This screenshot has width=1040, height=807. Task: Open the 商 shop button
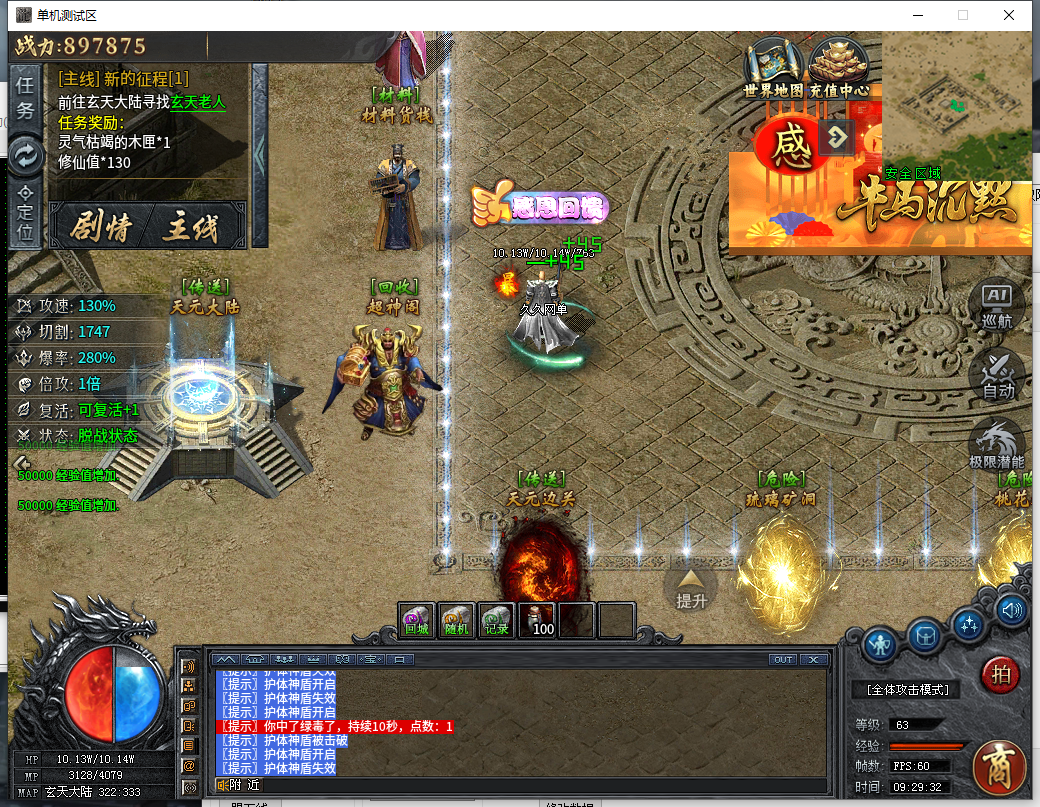coord(1000,767)
